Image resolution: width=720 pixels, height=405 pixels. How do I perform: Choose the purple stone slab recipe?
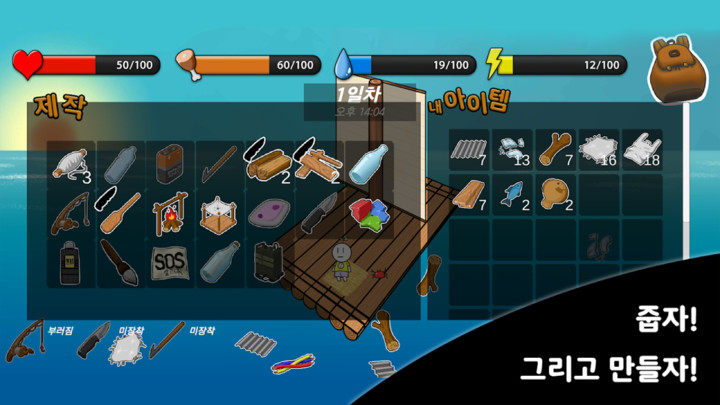tap(270, 213)
